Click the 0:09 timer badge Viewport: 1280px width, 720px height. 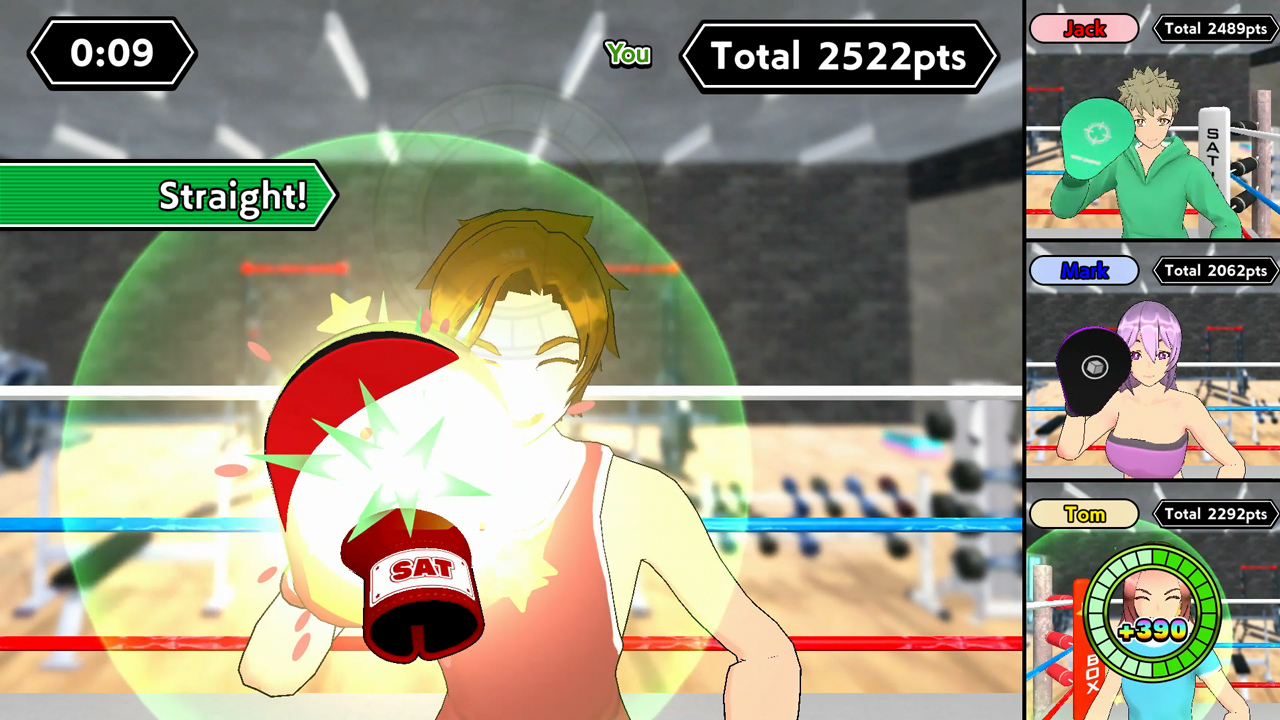111,54
